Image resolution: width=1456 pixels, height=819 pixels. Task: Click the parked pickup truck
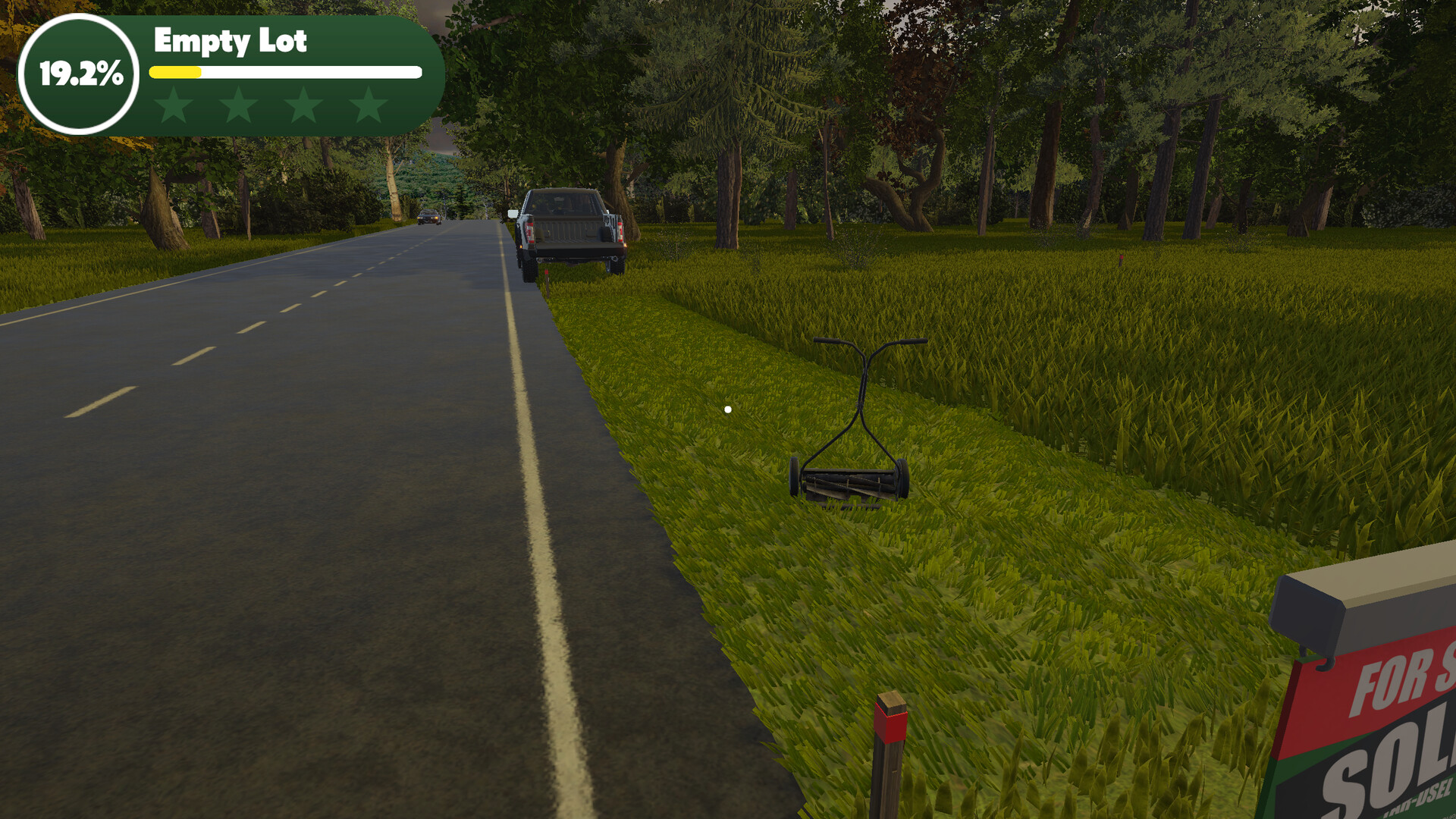coord(569,224)
